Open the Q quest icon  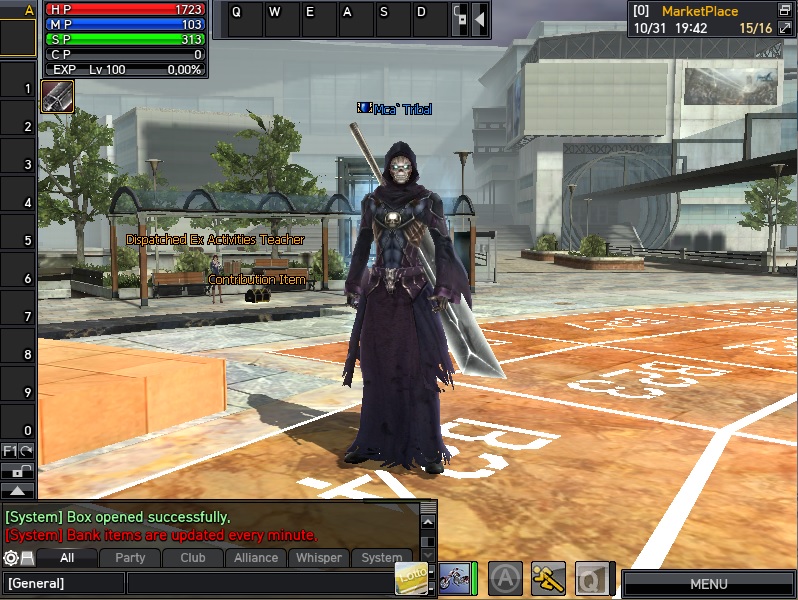tap(591, 578)
